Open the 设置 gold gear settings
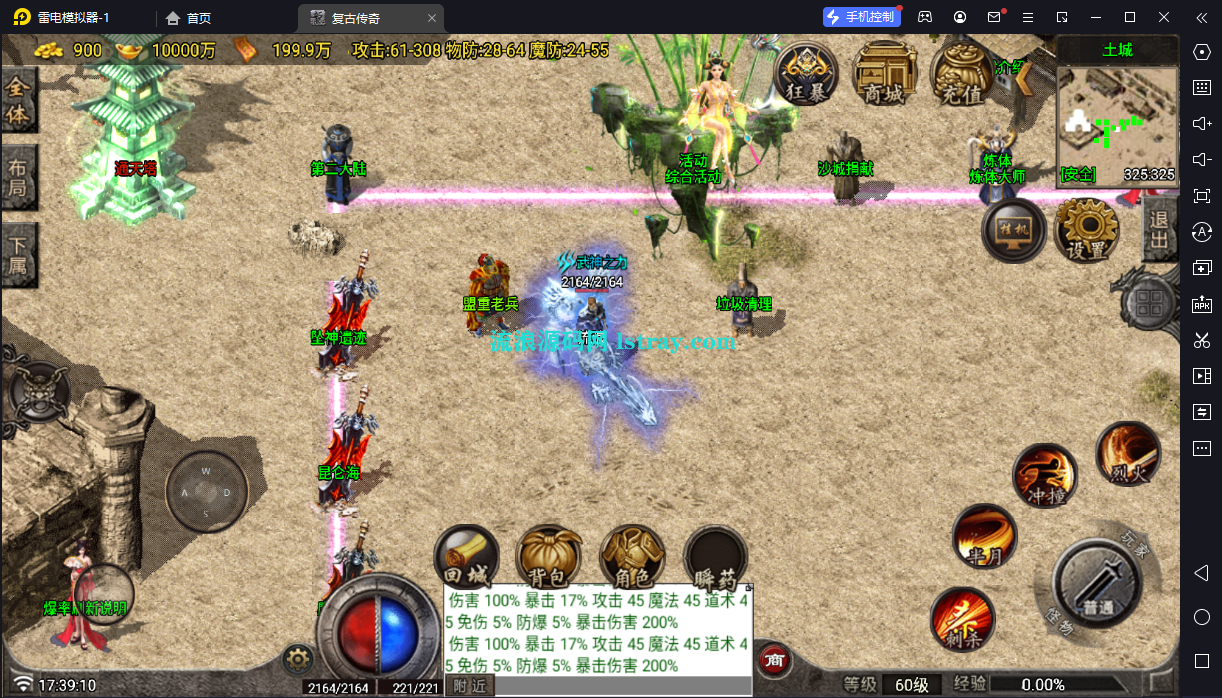The width and height of the screenshot is (1222, 698). 1086,230
